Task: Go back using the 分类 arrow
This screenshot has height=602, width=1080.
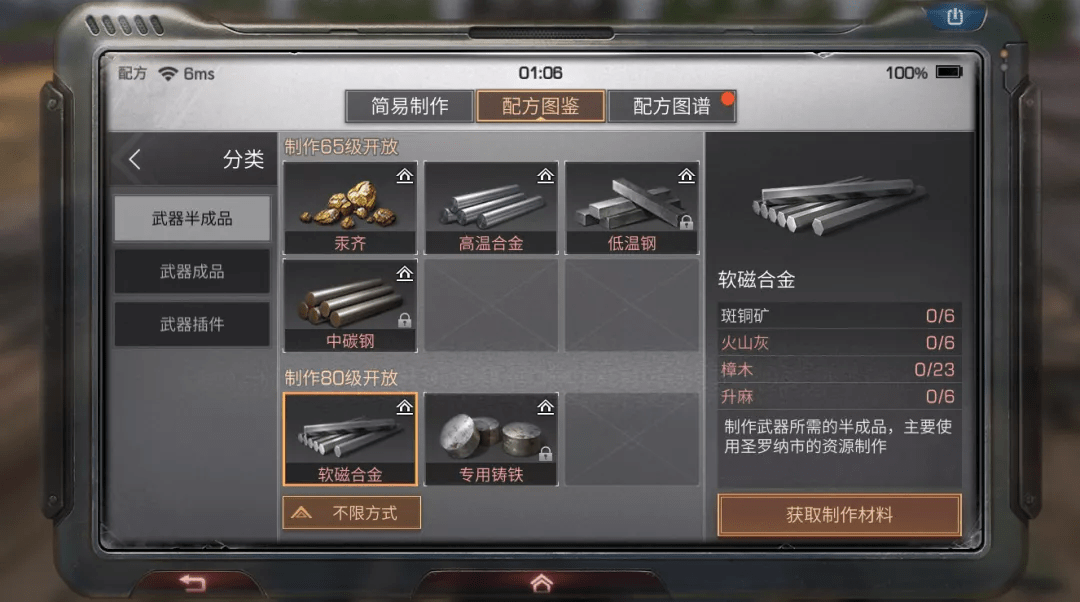Action: pos(135,160)
